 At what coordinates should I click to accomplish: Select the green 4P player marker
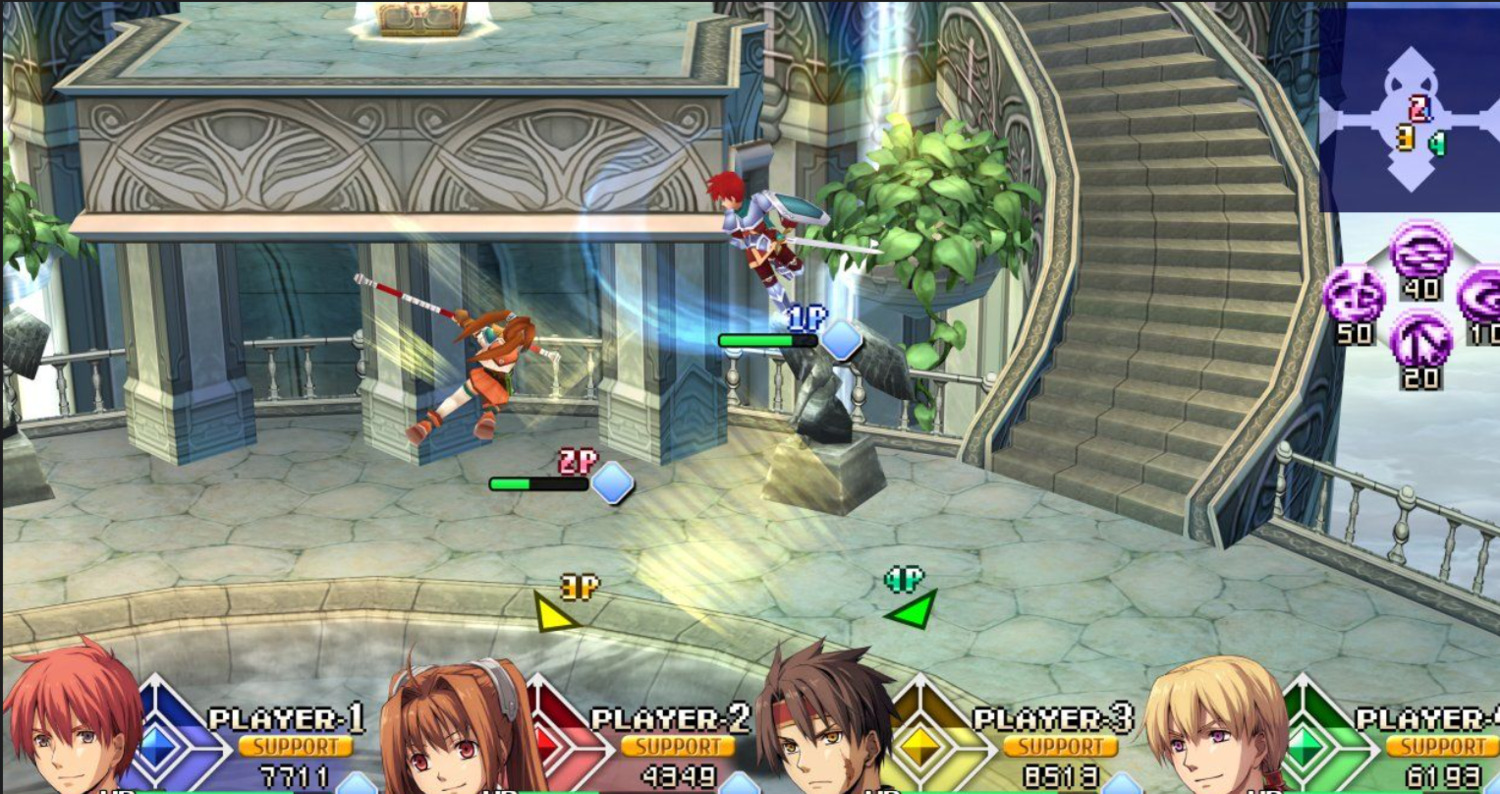pos(915,610)
